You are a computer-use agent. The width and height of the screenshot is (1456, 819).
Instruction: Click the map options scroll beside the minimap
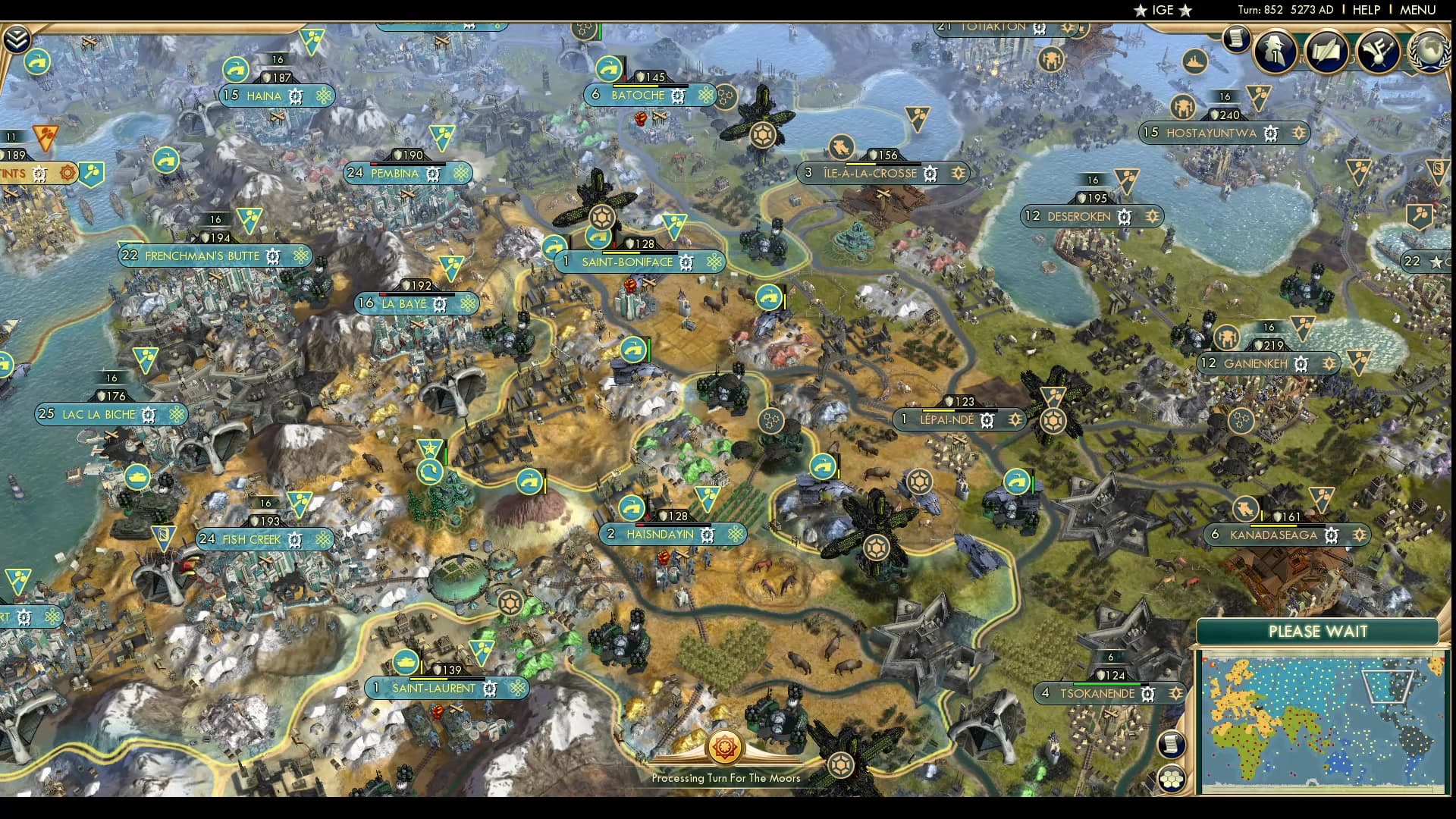[x=1173, y=743]
